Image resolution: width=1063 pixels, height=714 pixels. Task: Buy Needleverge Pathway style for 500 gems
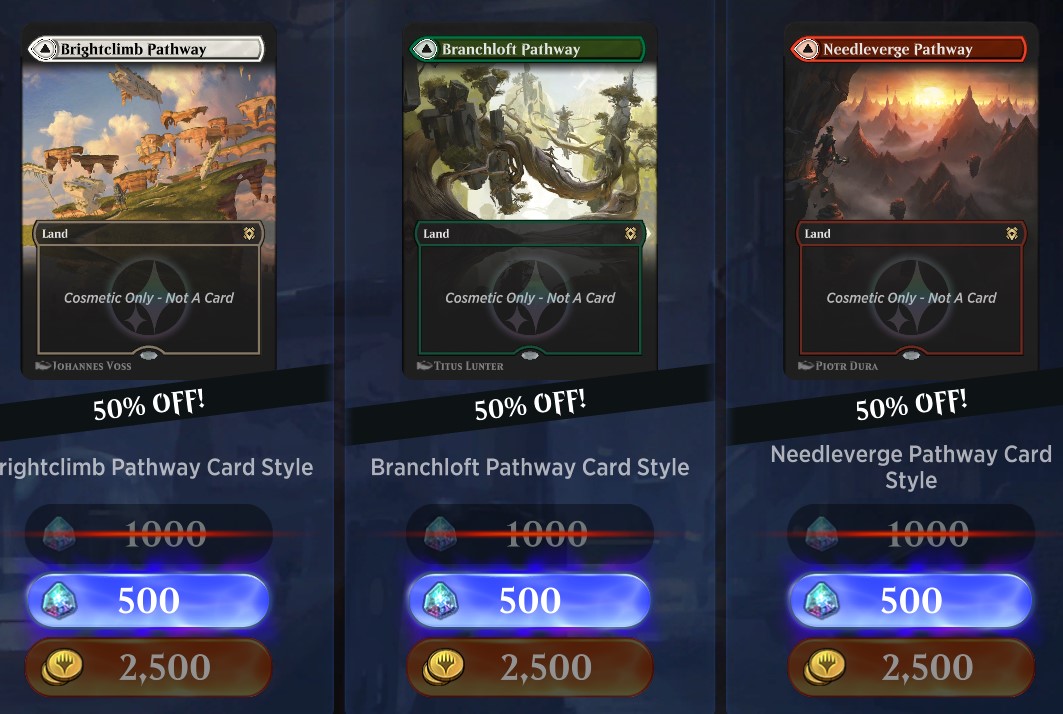coord(910,600)
